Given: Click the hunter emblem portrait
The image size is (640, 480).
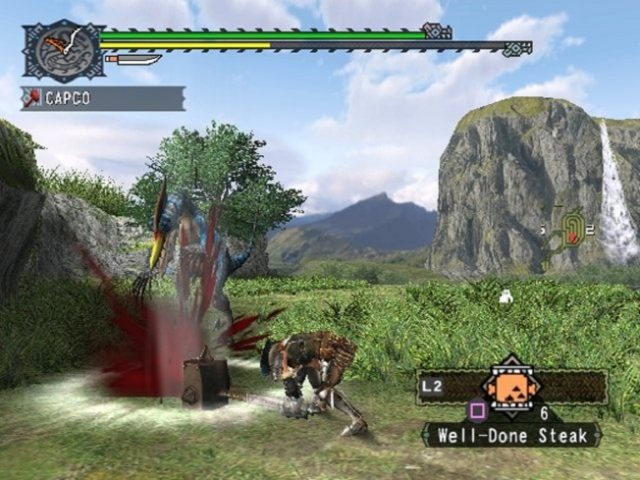Looking at the screenshot, I should 61,50.
